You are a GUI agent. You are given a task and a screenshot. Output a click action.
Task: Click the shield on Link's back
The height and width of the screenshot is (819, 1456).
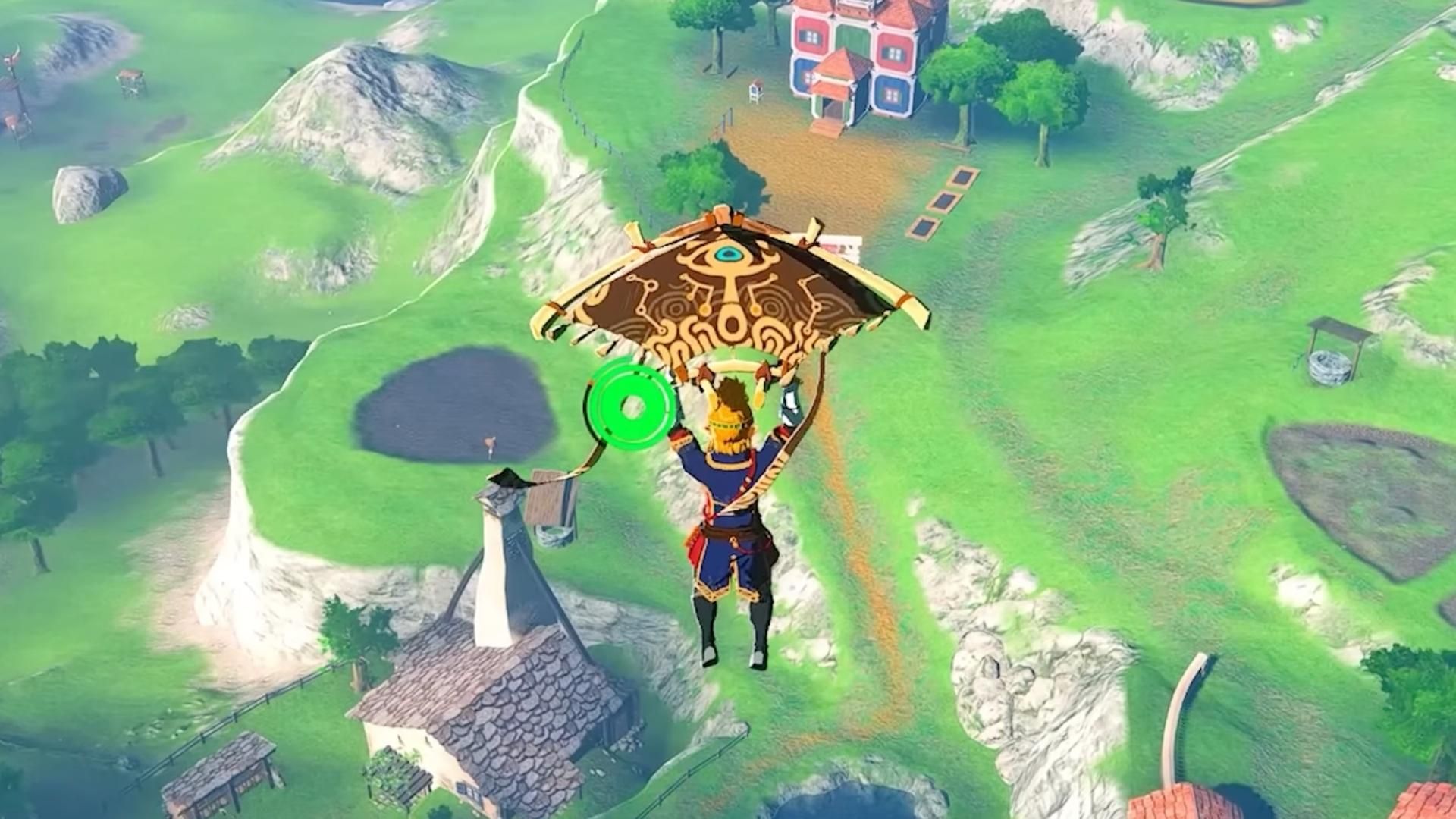(x=789, y=398)
